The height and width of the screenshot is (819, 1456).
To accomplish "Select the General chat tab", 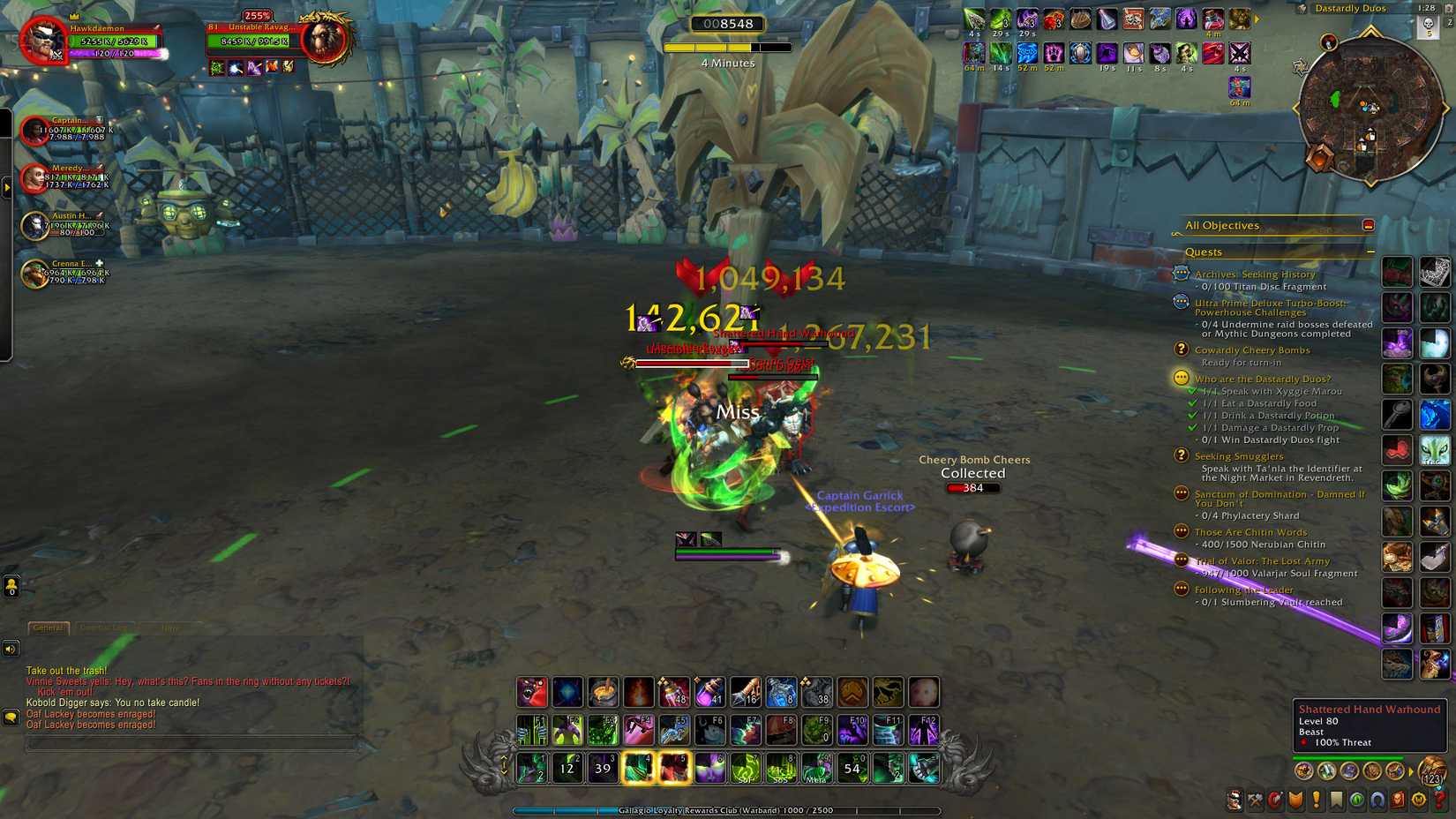I will [x=49, y=627].
